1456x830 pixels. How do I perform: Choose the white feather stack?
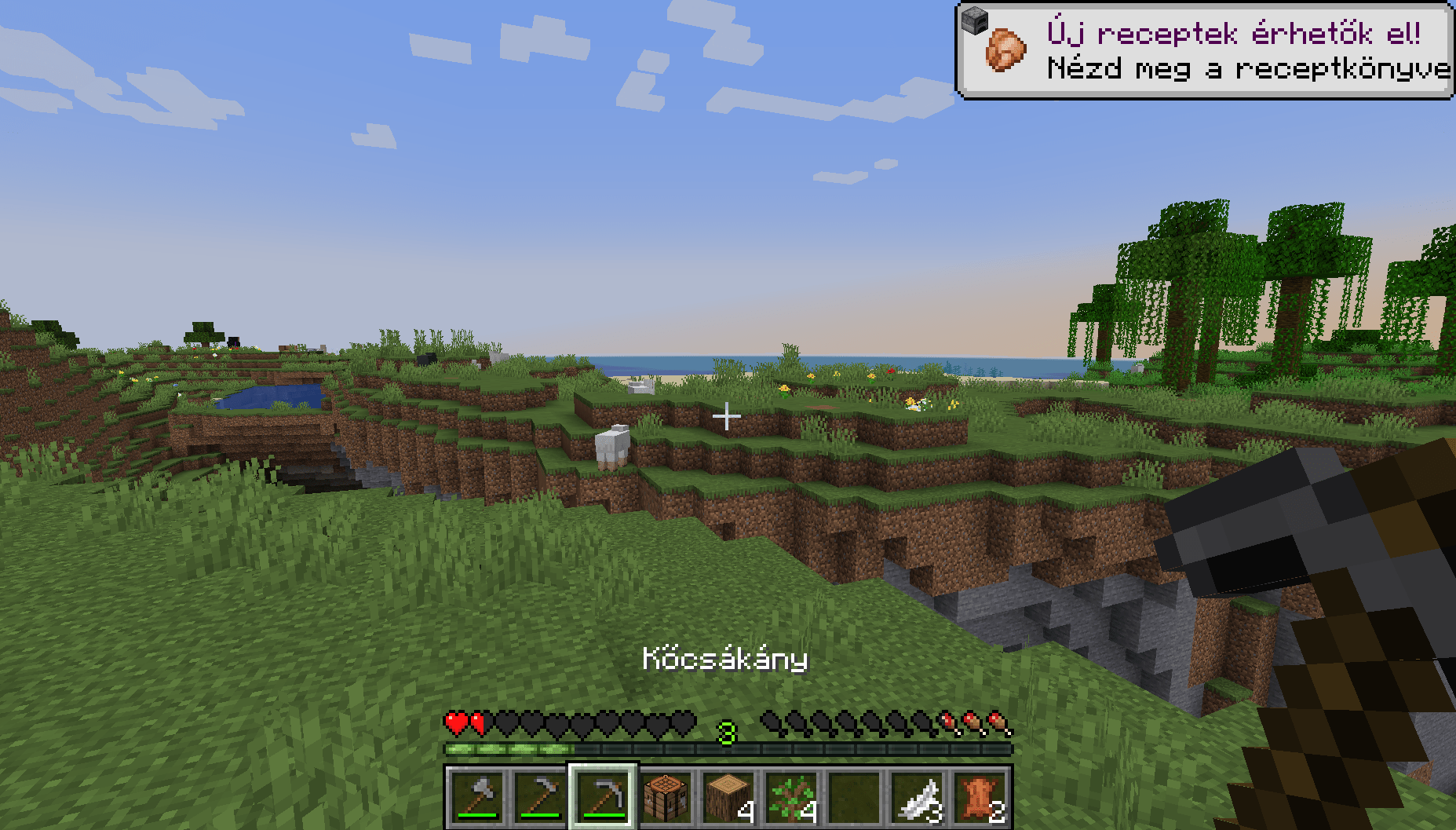917,797
